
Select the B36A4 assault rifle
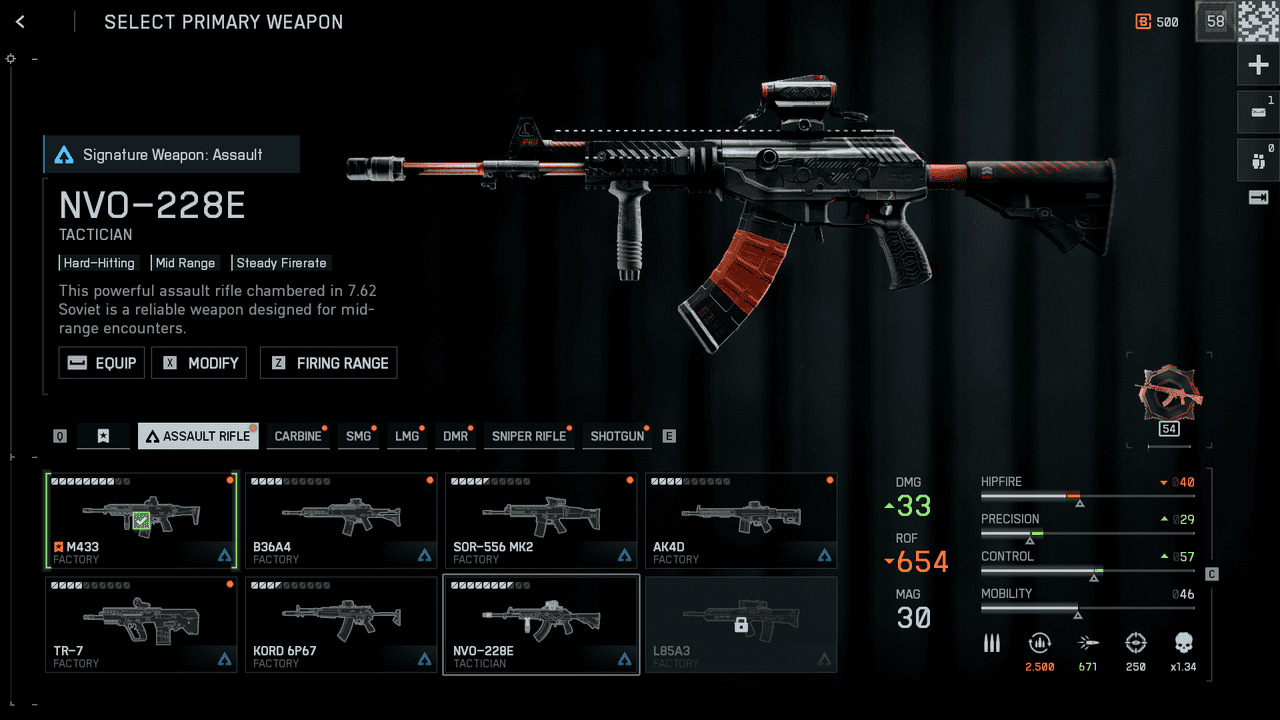341,521
